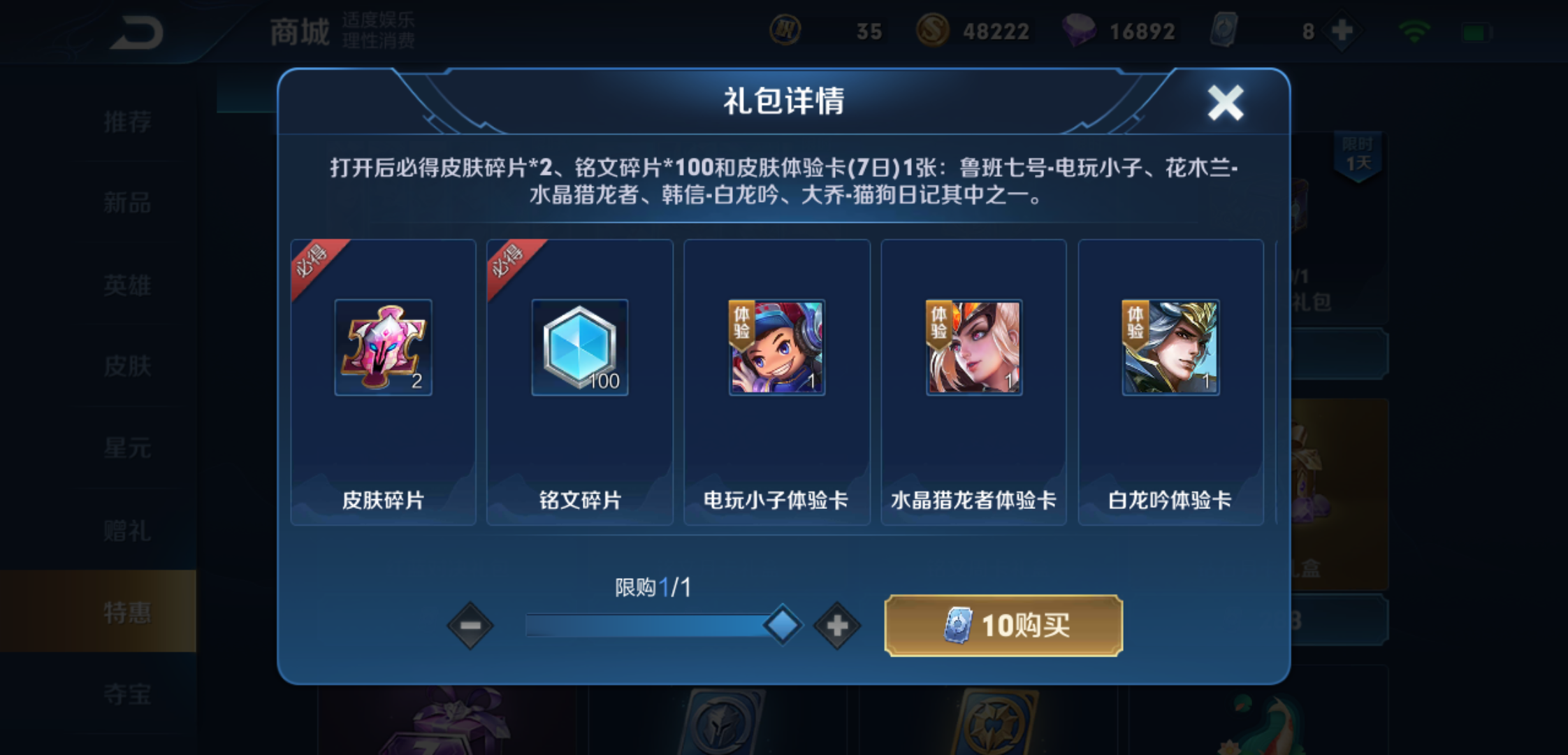
Task: Select the 铭文碎片 rune fragment icon
Action: (x=580, y=347)
